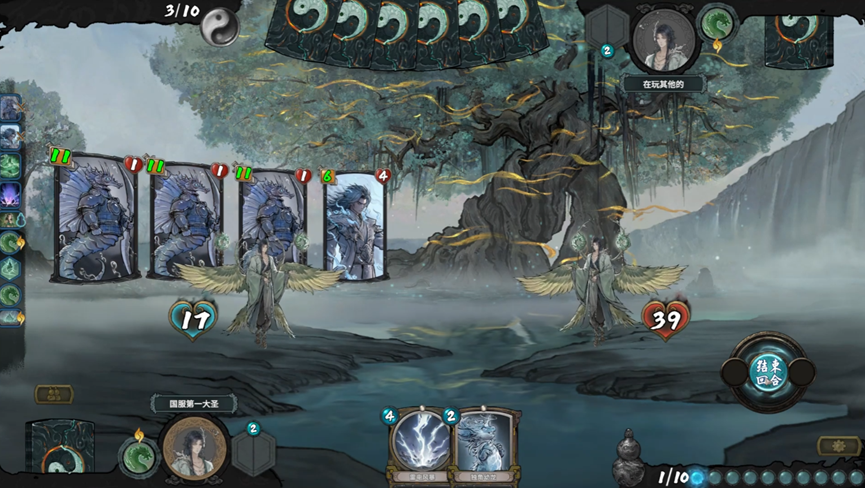Select the blue-haired warrior card with 6 attack

[356, 227]
